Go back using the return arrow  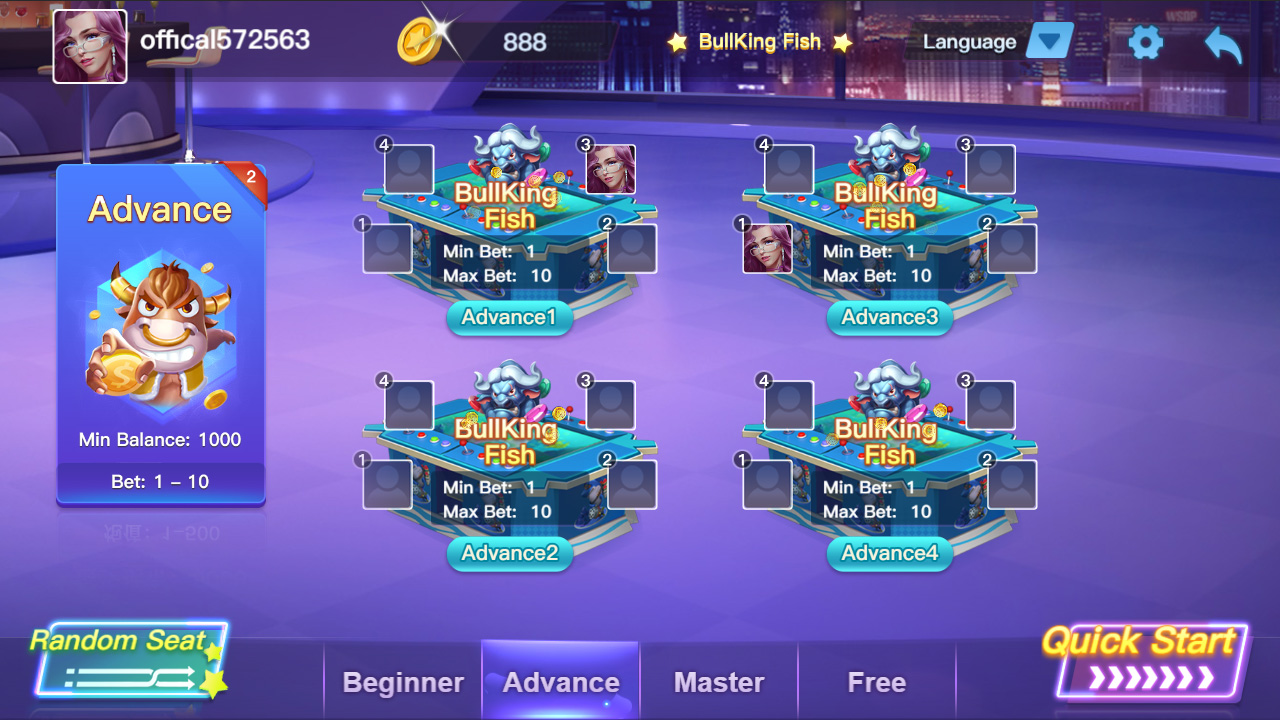(1223, 44)
